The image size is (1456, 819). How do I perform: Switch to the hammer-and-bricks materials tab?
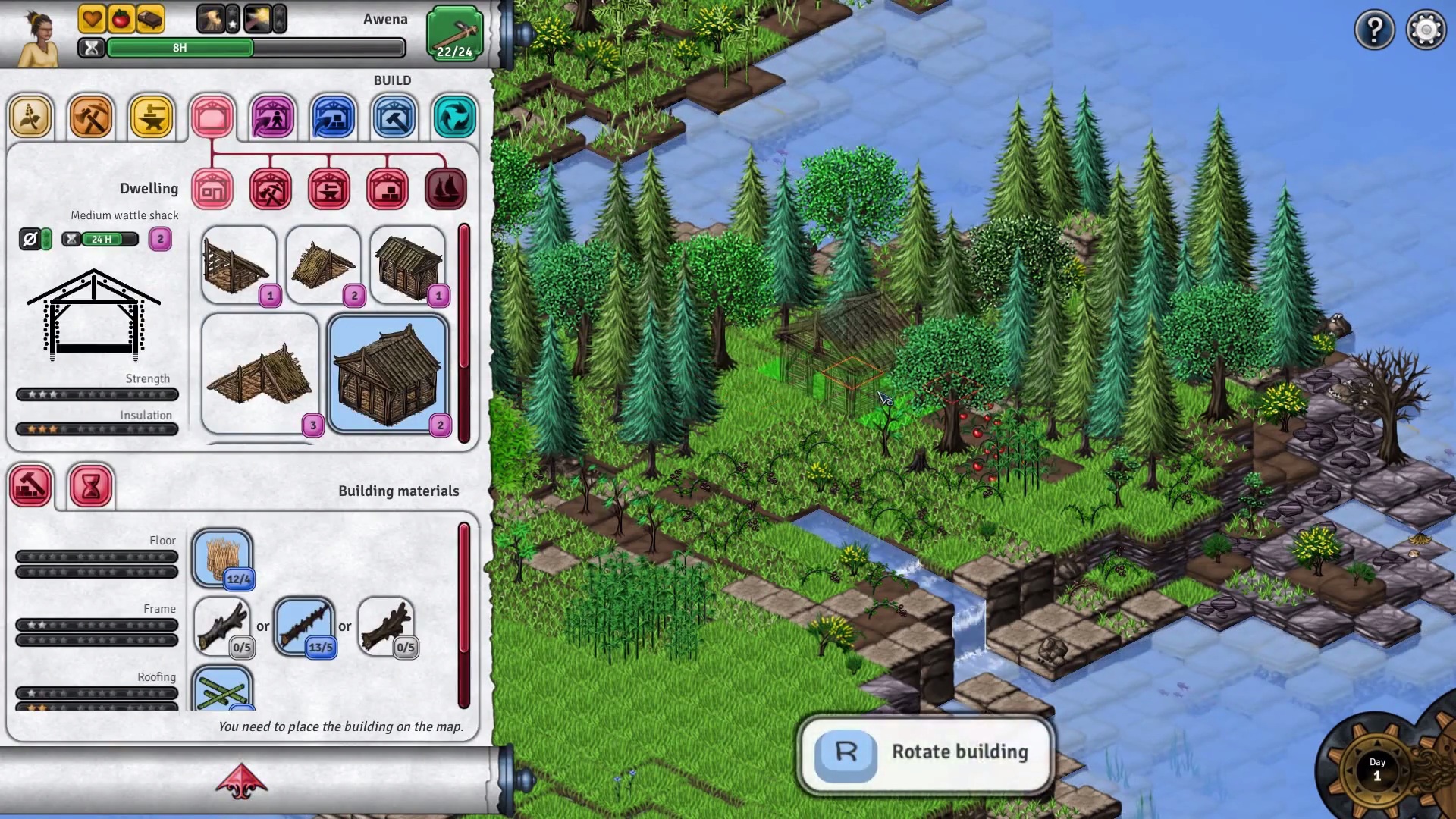[32, 485]
